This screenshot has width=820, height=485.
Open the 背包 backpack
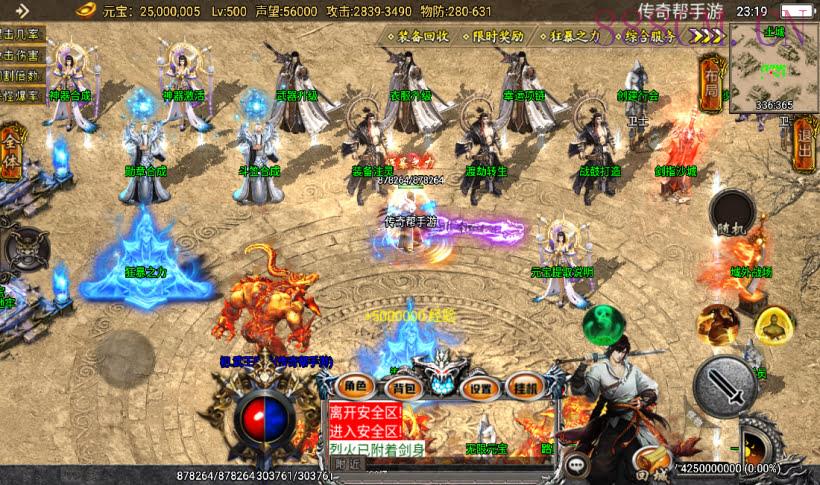(403, 385)
